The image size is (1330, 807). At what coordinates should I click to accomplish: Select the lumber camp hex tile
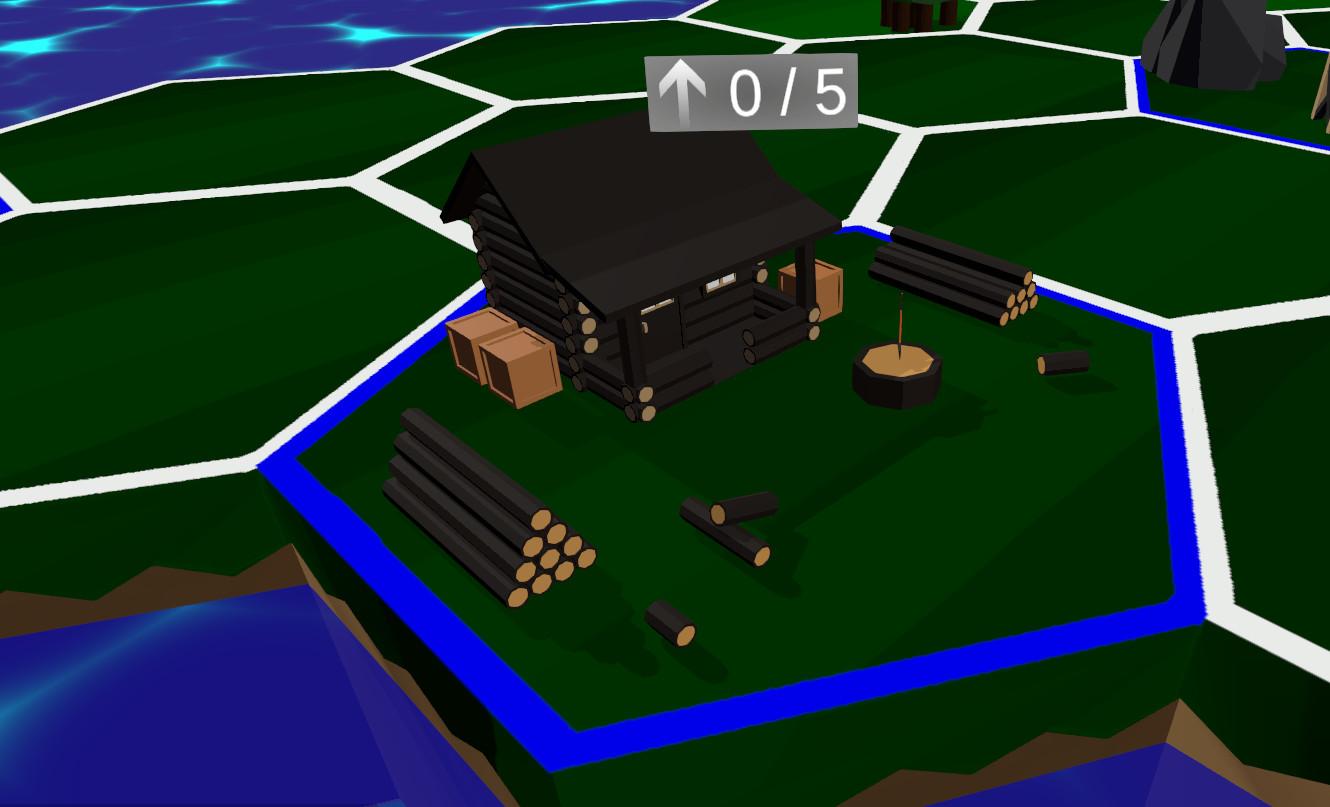(x=750, y=450)
